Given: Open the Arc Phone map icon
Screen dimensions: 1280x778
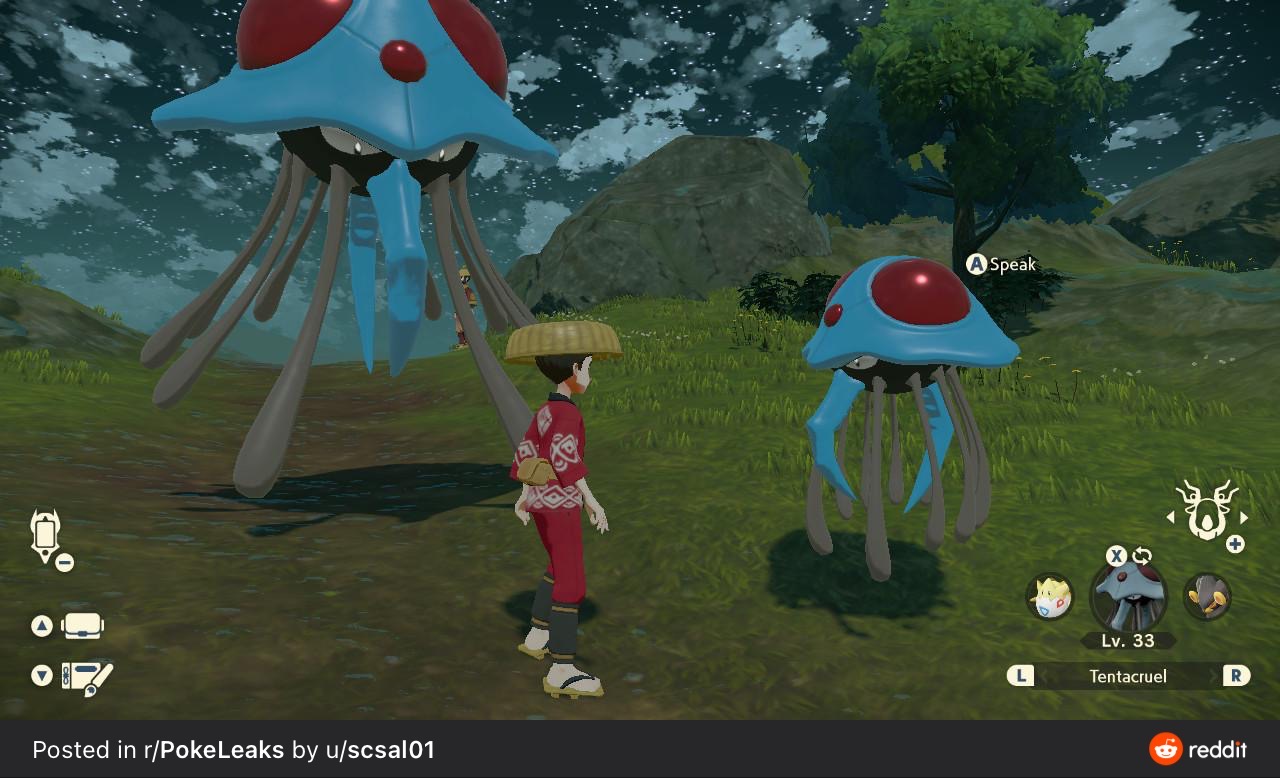Looking at the screenshot, I should (x=46, y=534).
